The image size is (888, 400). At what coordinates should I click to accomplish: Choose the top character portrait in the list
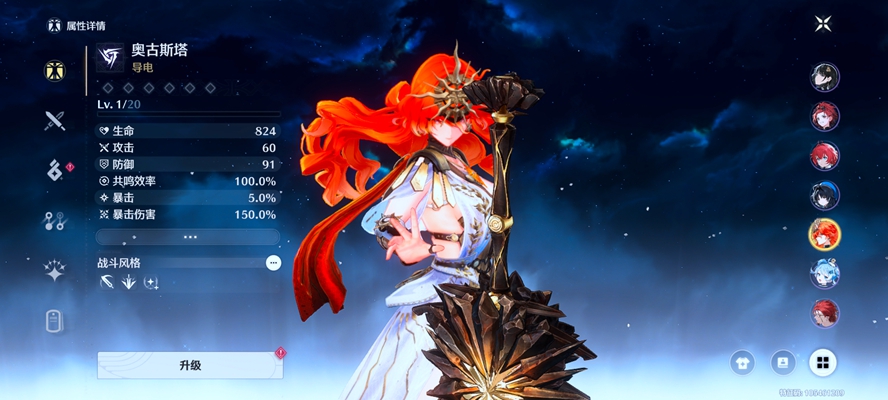[x=825, y=77]
